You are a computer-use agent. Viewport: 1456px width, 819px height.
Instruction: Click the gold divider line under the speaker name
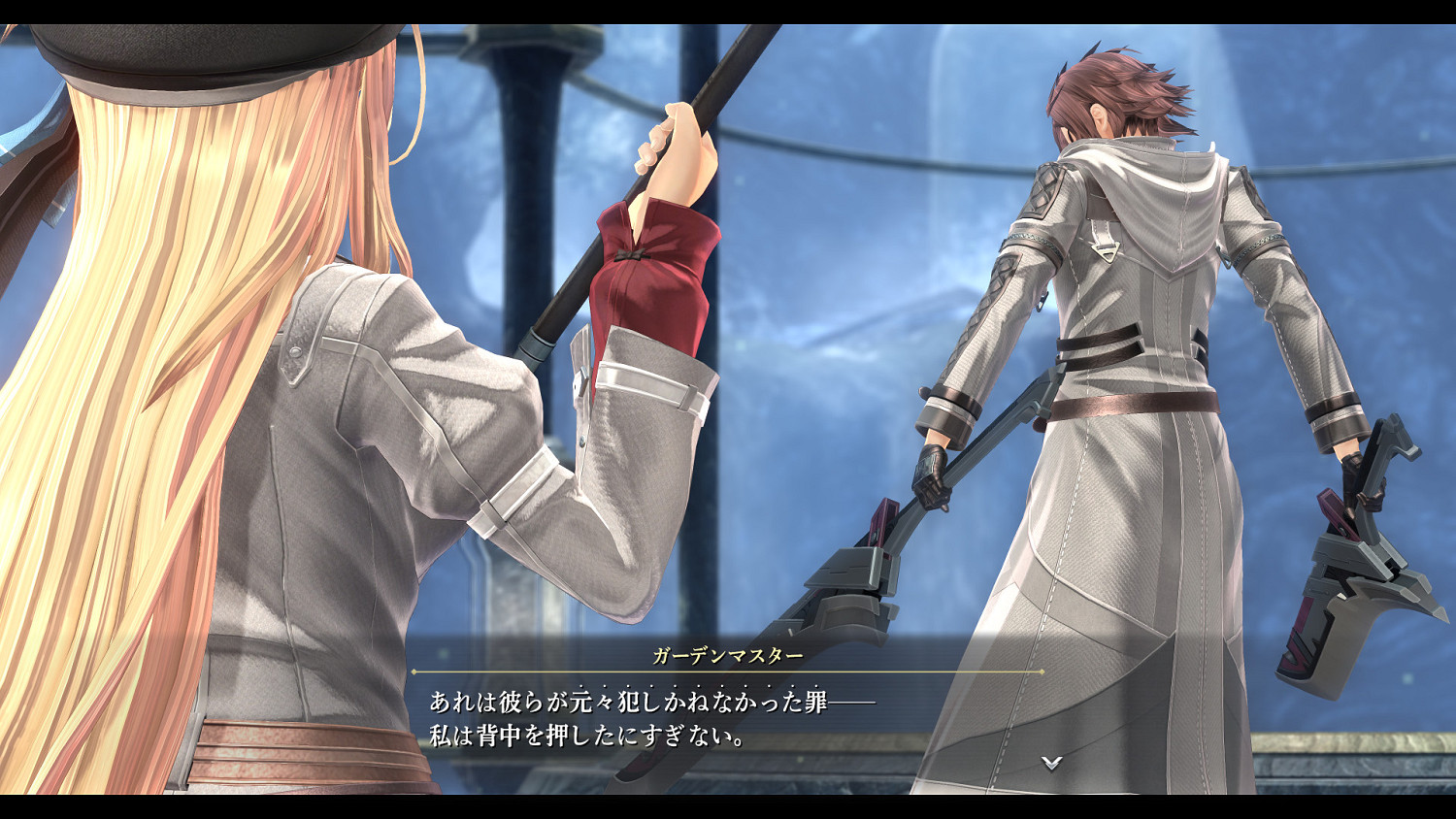[x=729, y=671]
